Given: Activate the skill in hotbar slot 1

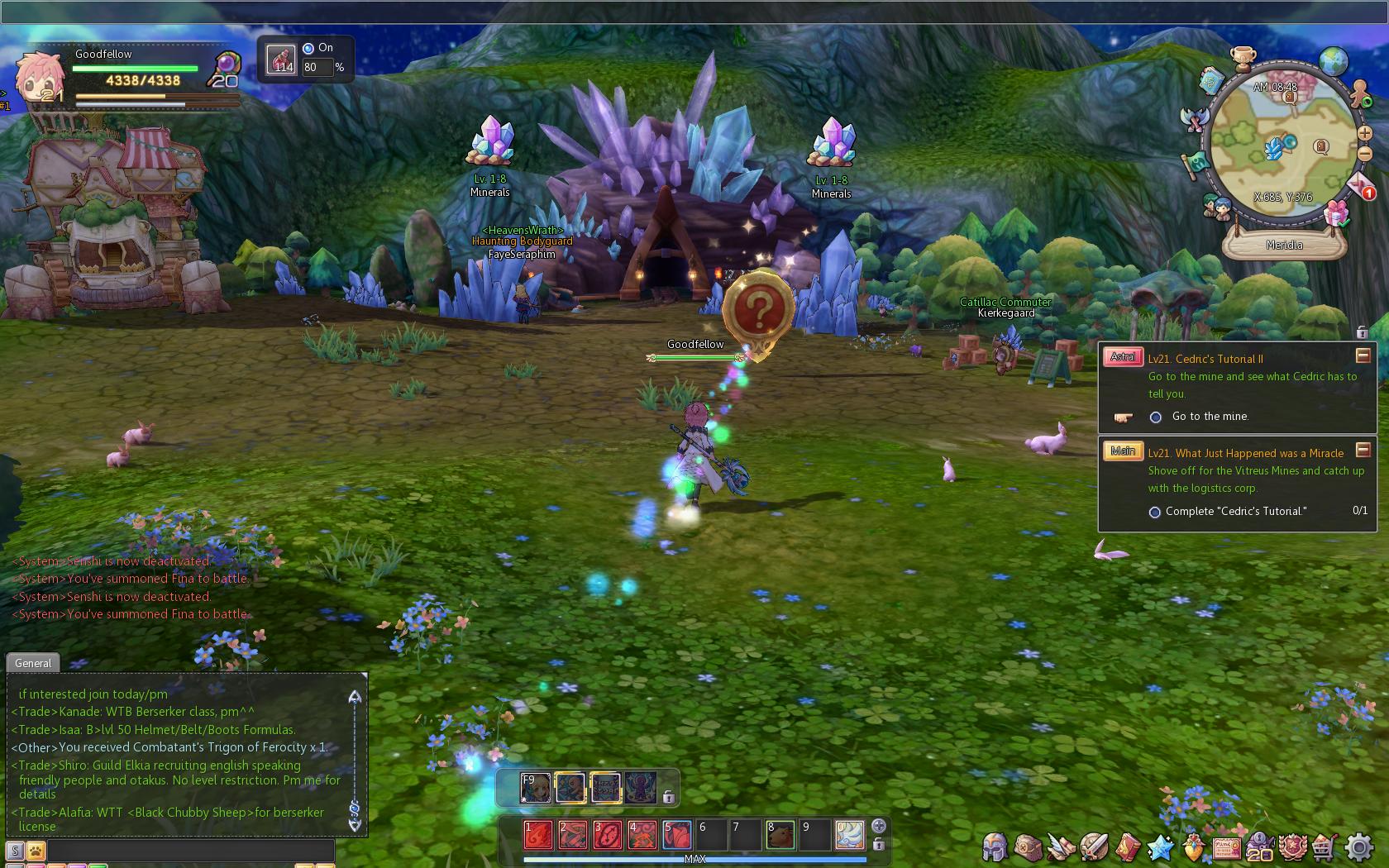Looking at the screenshot, I should tap(537, 835).
